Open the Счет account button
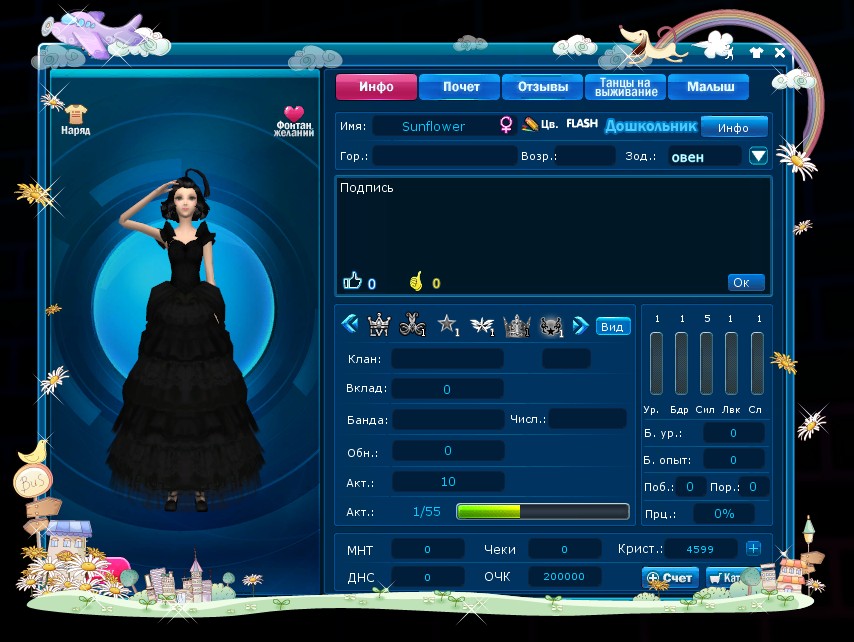This screenshot has width=854, height=642. (x=669, y=577)
